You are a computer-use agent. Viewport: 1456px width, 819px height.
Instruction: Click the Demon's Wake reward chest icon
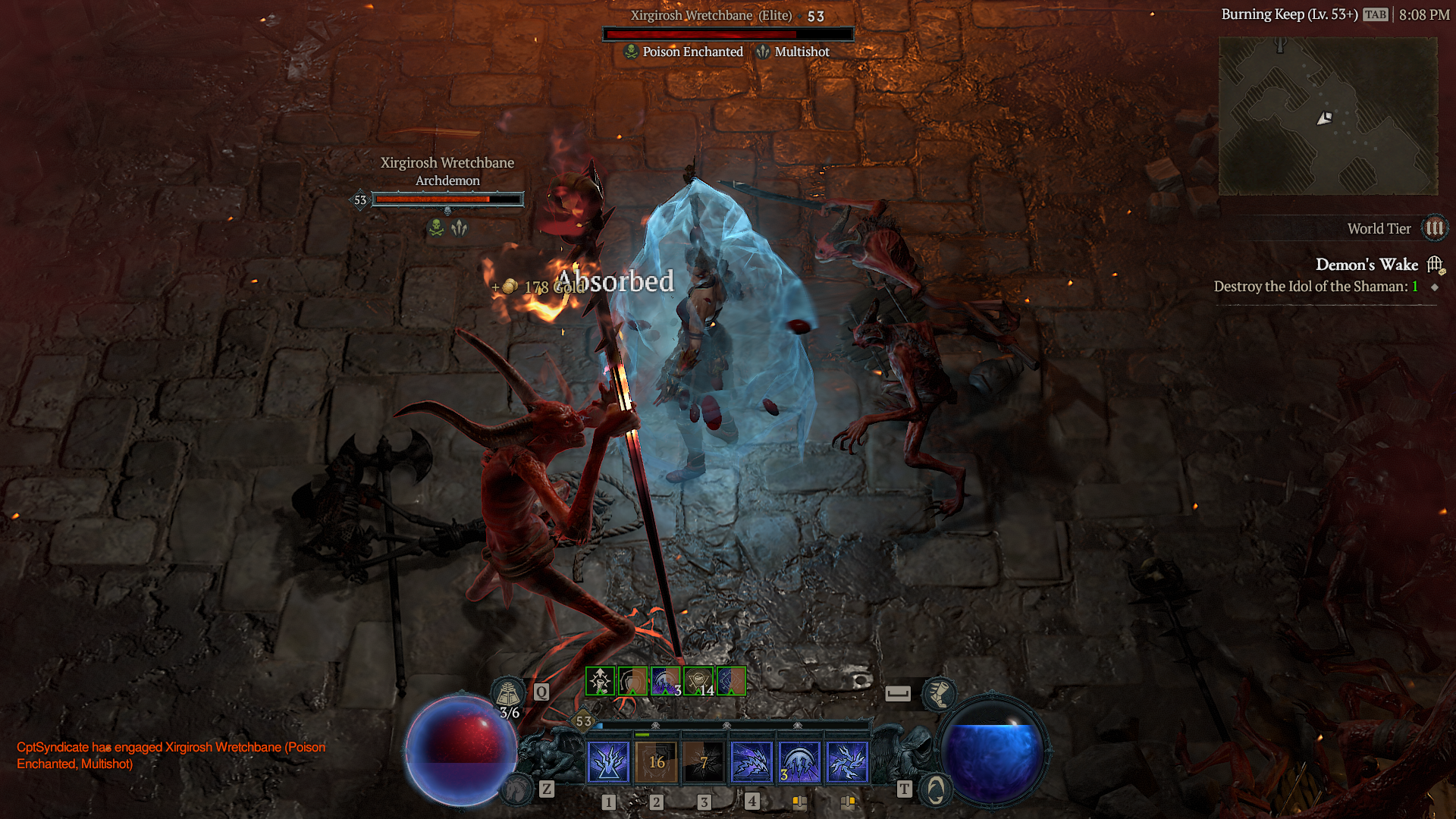[1434, 265]
